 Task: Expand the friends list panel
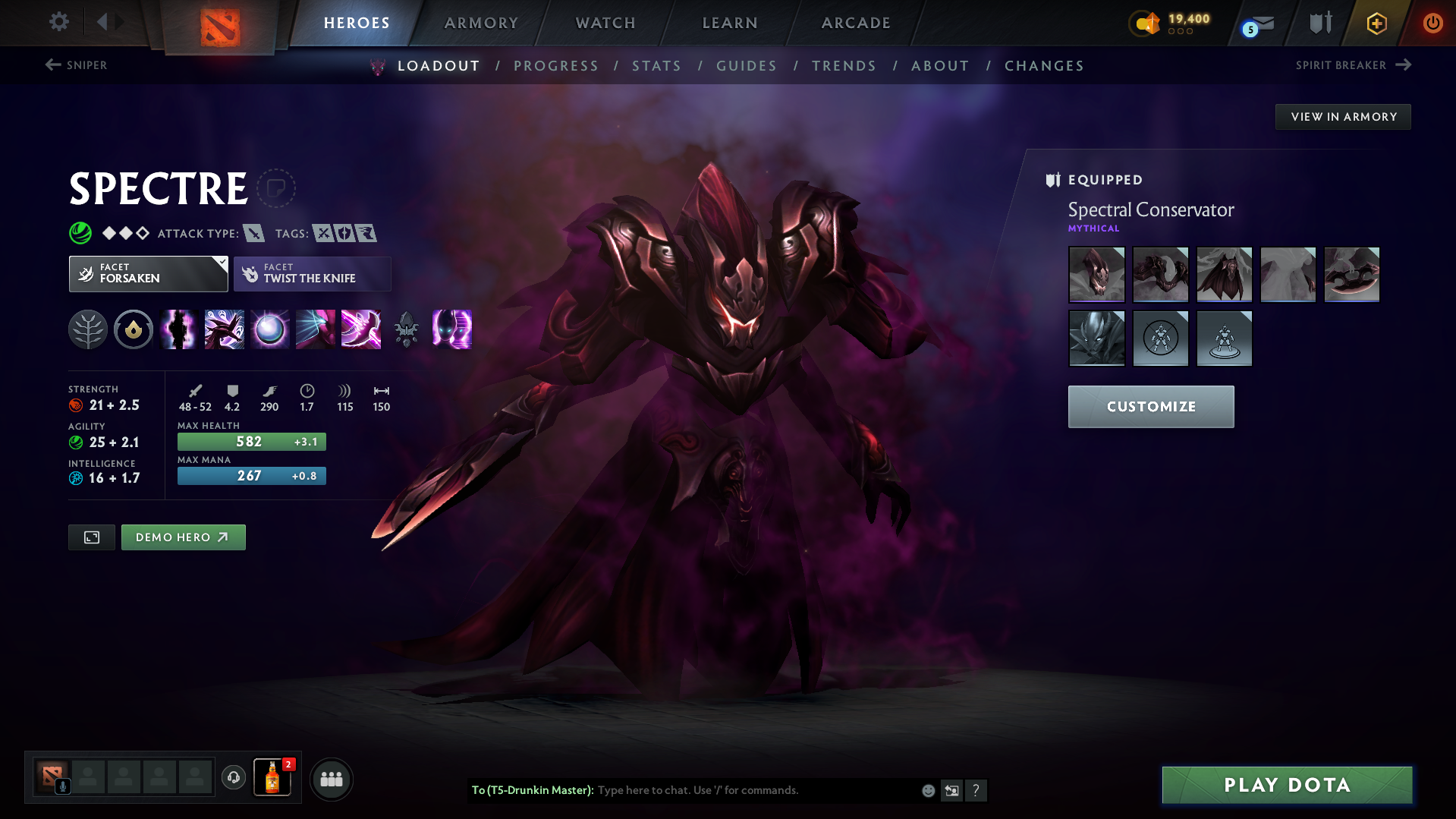click(331, 779)
